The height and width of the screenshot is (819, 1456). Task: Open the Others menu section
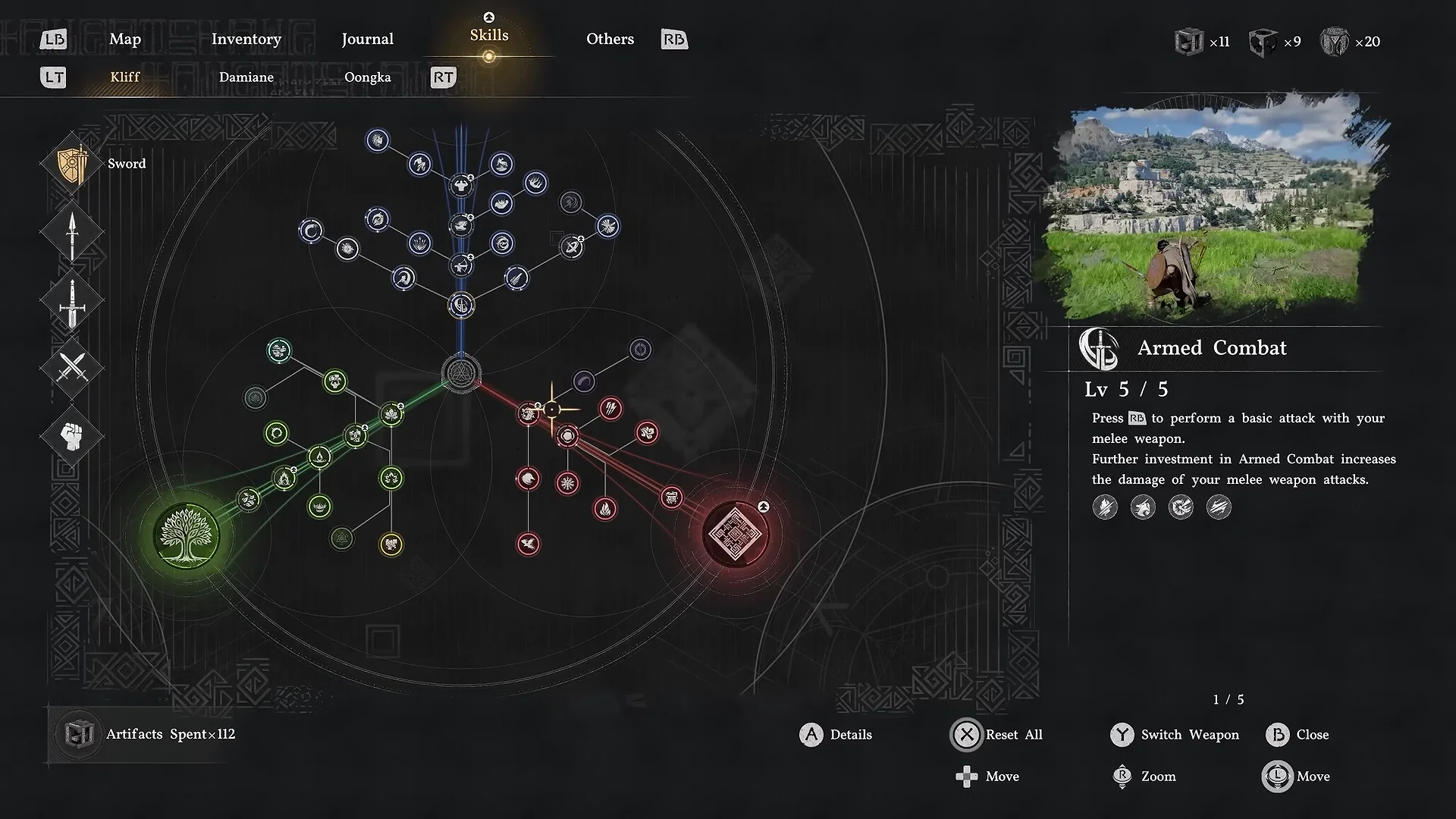point(610,39)
